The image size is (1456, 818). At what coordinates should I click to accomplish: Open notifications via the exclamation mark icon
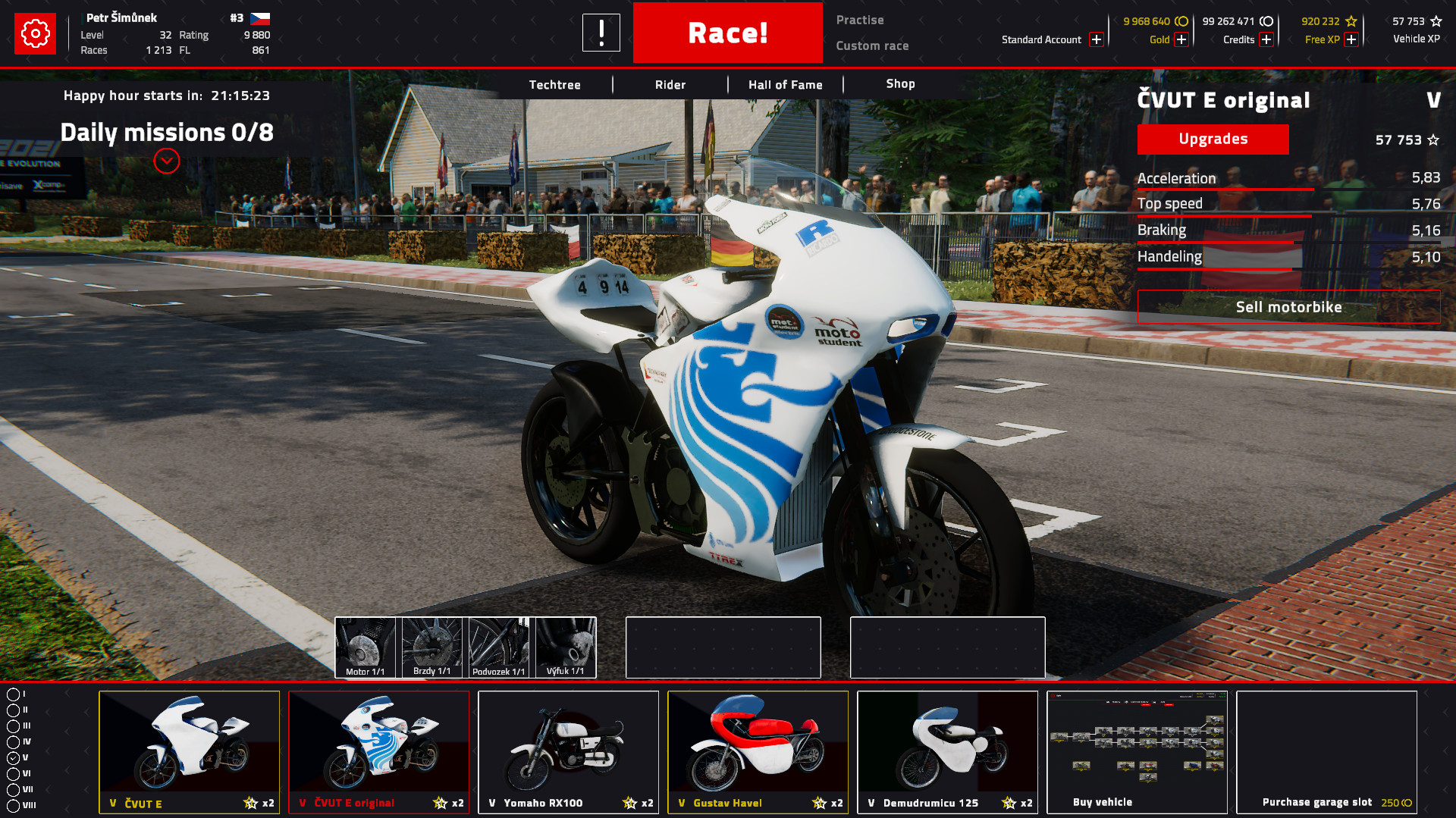tap(601, 33)
